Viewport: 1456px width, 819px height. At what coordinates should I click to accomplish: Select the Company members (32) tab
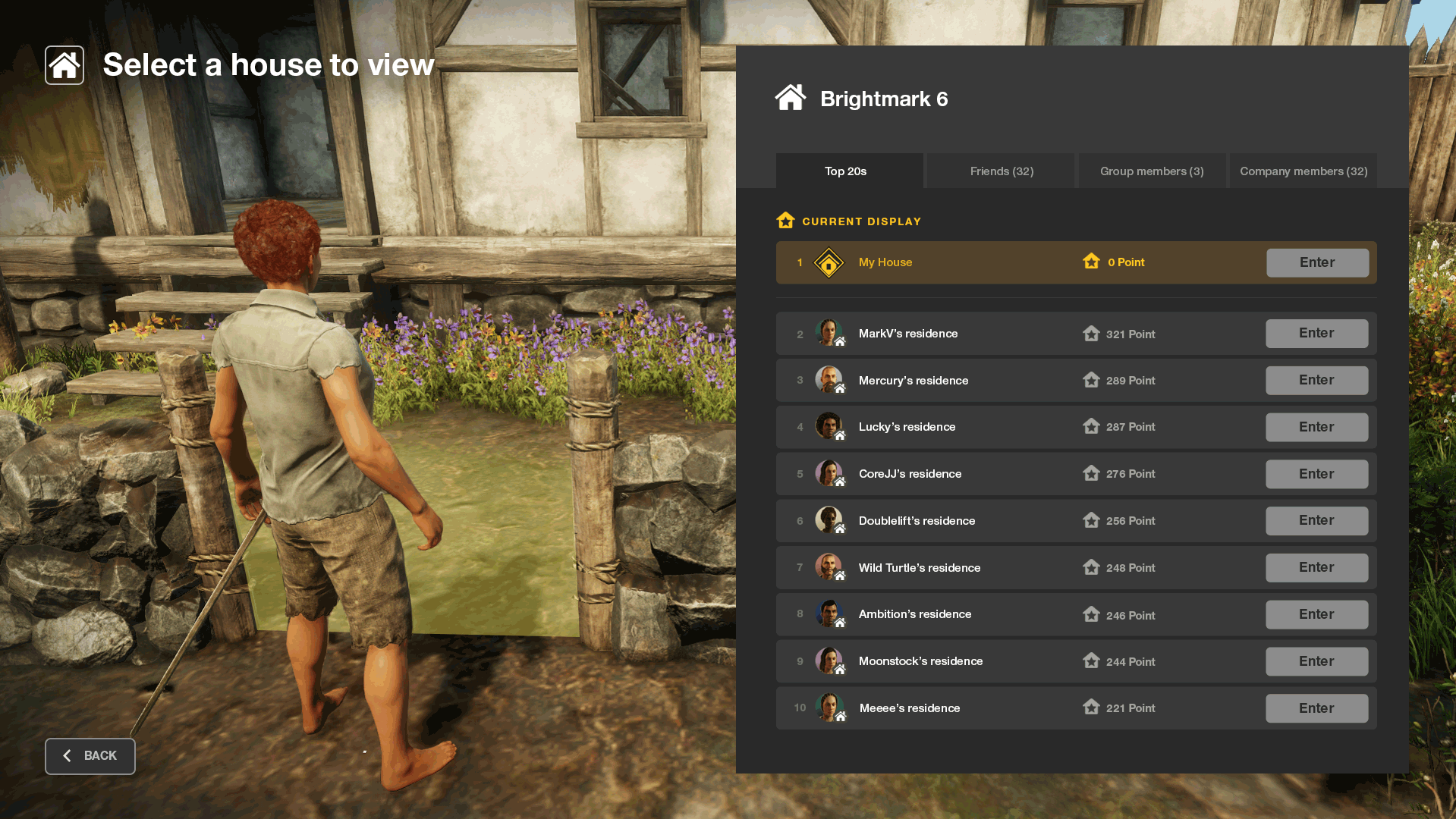point(1303,171)
